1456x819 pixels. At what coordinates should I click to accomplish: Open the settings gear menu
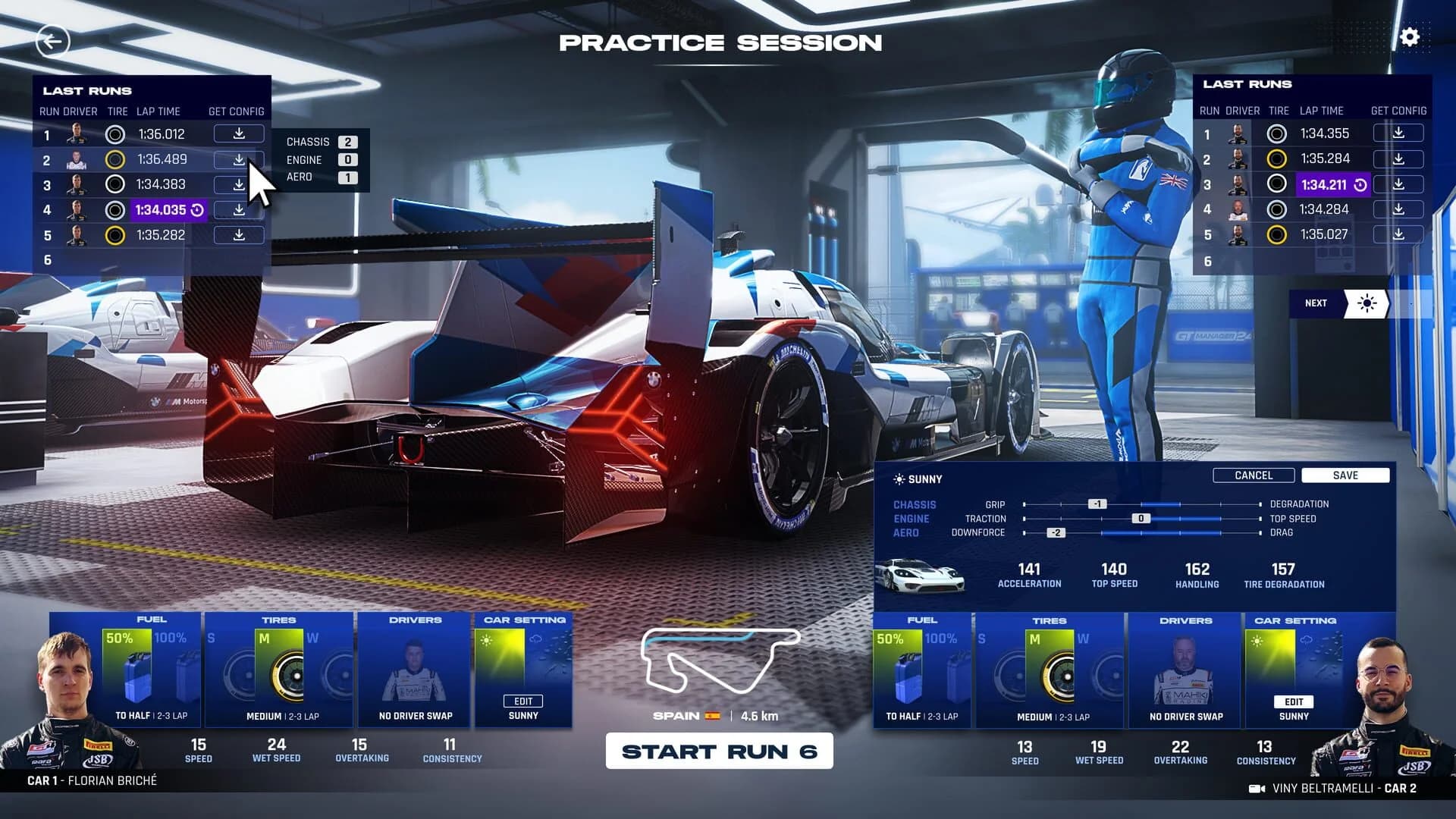pos(1409,36)
